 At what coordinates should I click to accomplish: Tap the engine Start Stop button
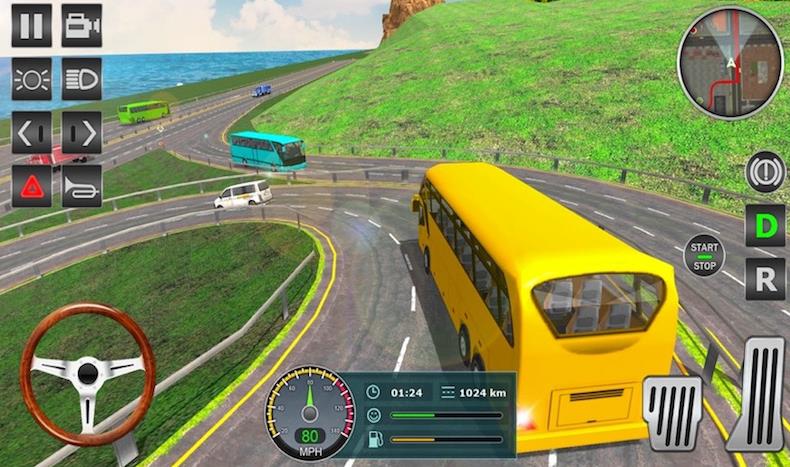[x=703, y=253]
